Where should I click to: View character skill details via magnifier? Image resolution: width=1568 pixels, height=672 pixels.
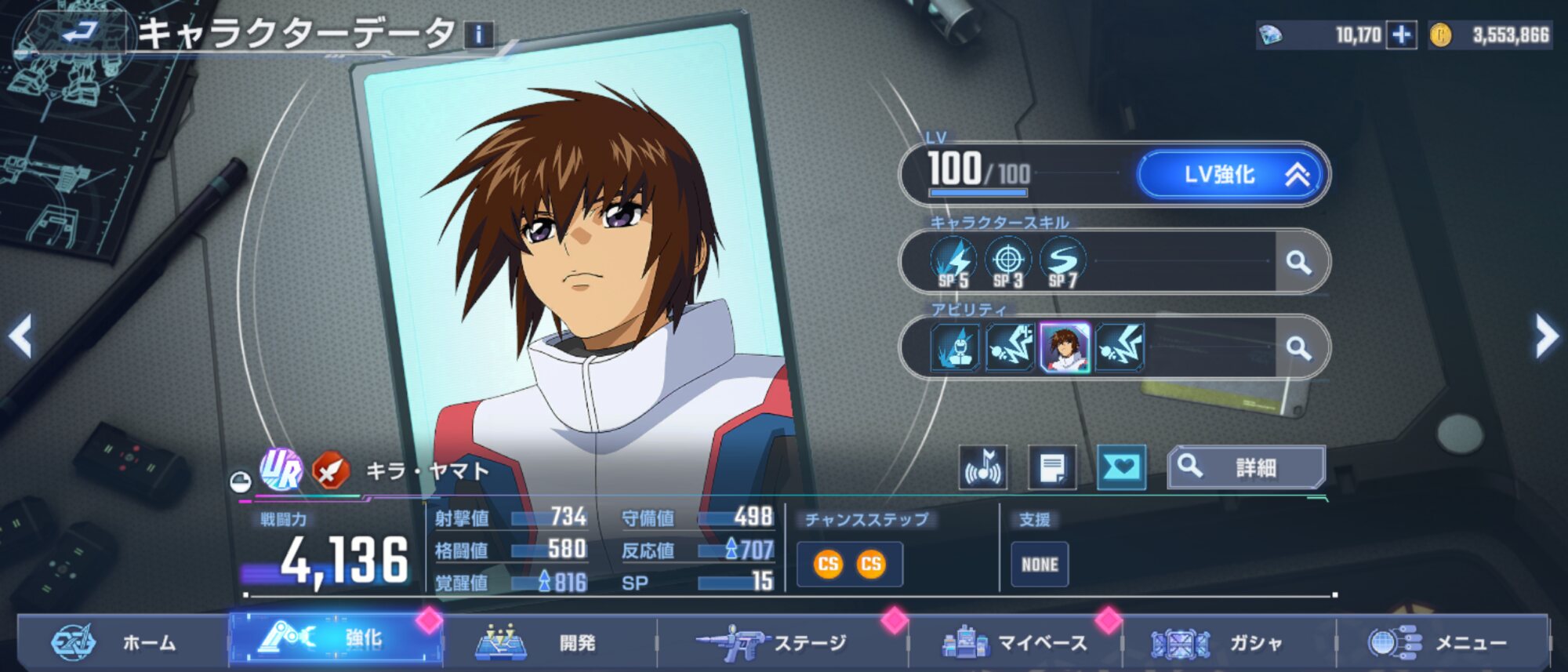1298,262
